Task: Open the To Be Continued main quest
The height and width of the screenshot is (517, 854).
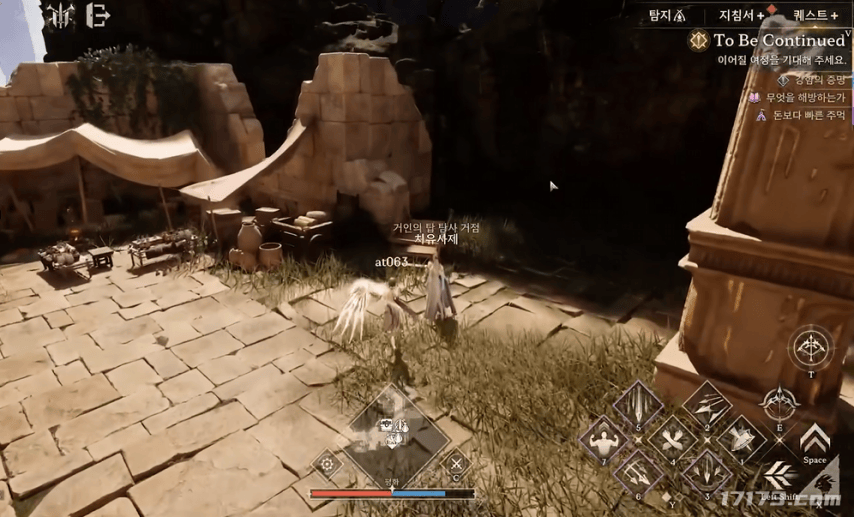Action: tap(778, 41)
